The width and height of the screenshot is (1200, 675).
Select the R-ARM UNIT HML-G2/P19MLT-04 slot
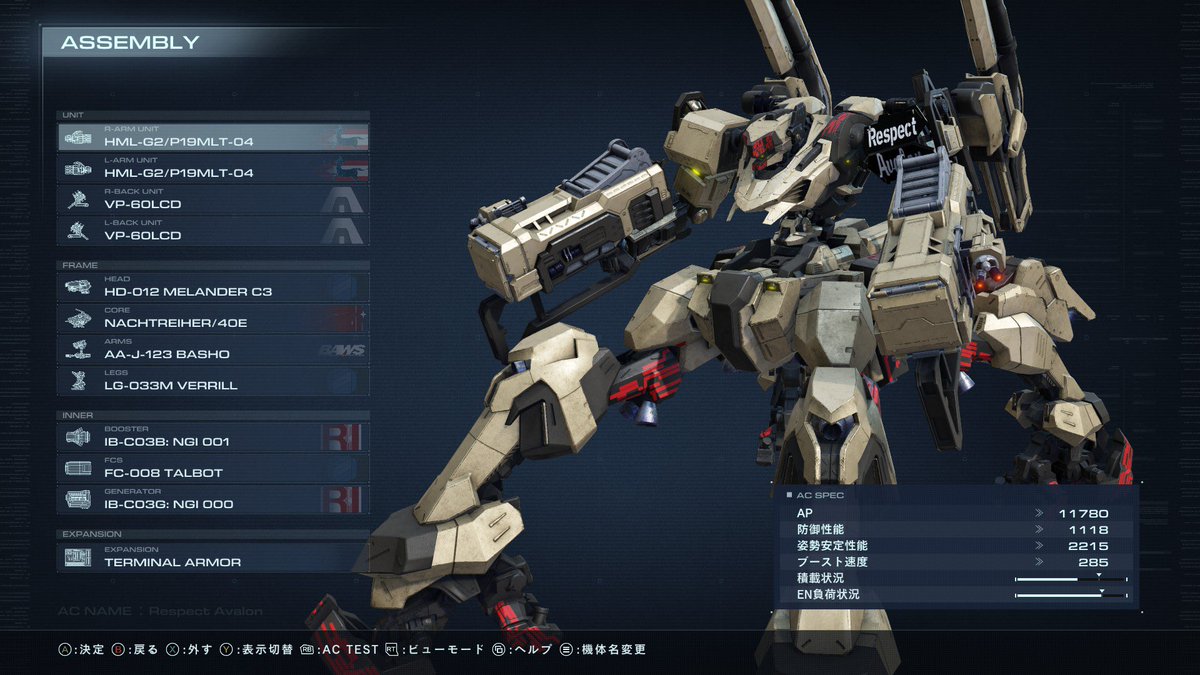[213, 137]
